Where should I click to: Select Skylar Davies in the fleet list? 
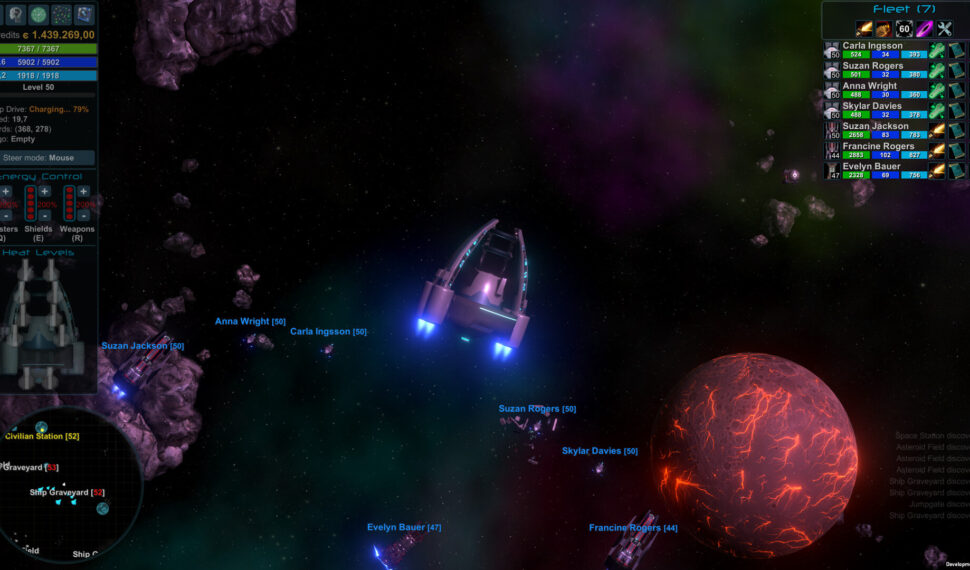[x=872, y=106]
